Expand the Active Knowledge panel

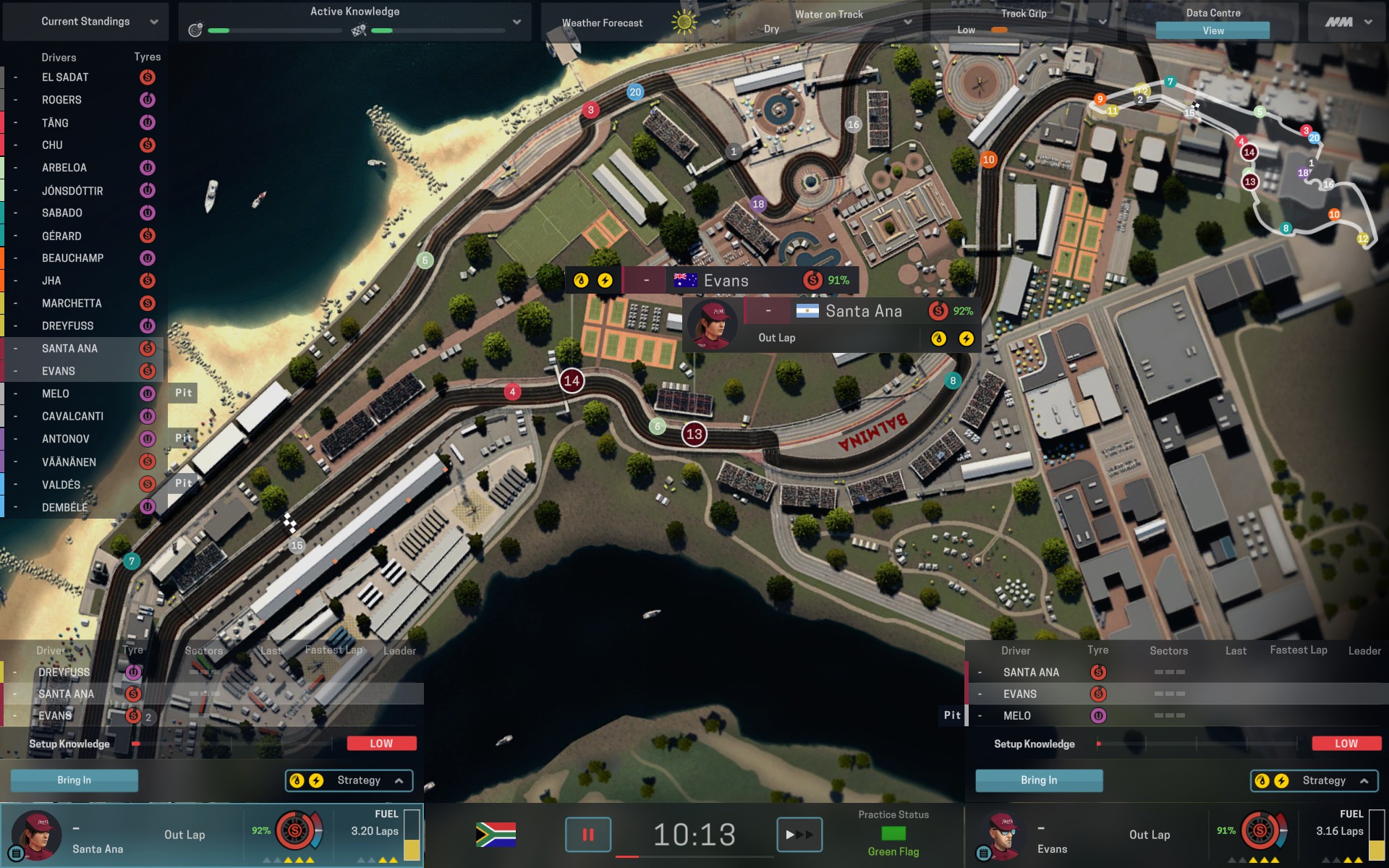517,22
